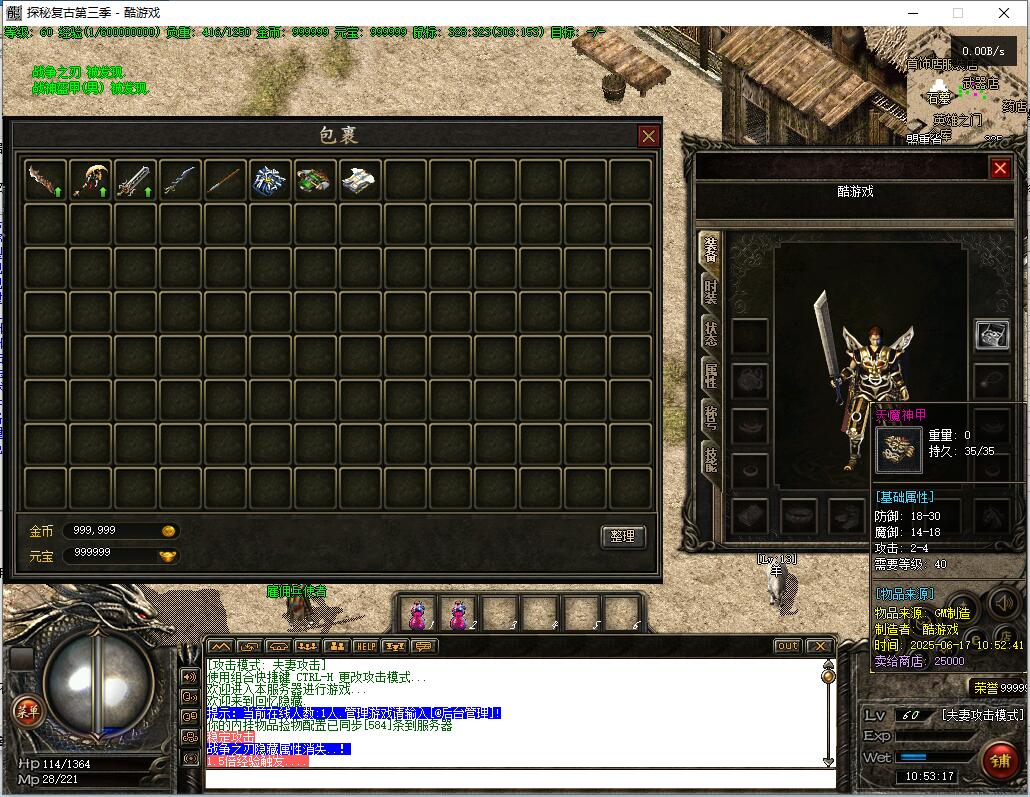Click the HELP button above the chat
This screenshot has width=1030, height=797.
pyautogui.click(x=365, y=646)
